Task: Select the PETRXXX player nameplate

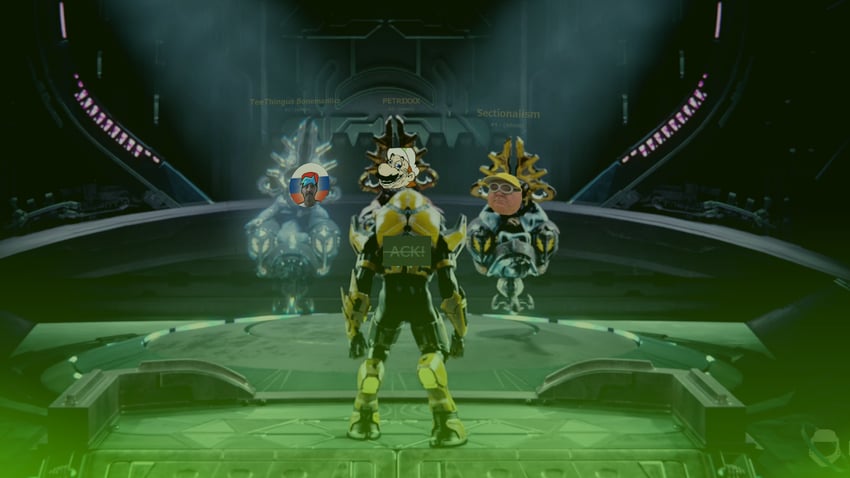Action: [x=401, y=102]
